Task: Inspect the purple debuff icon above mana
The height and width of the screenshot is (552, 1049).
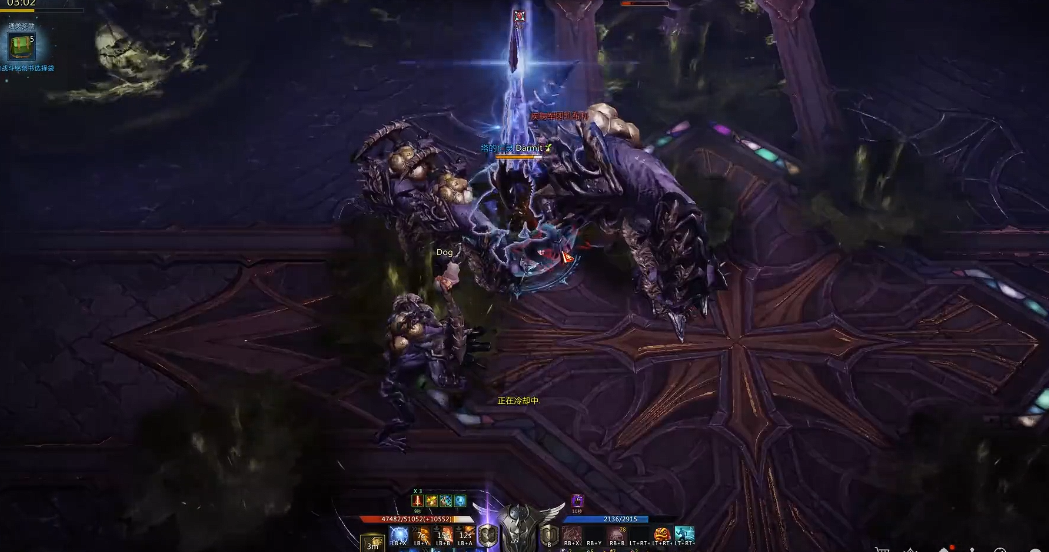Action: coord(577,500)
